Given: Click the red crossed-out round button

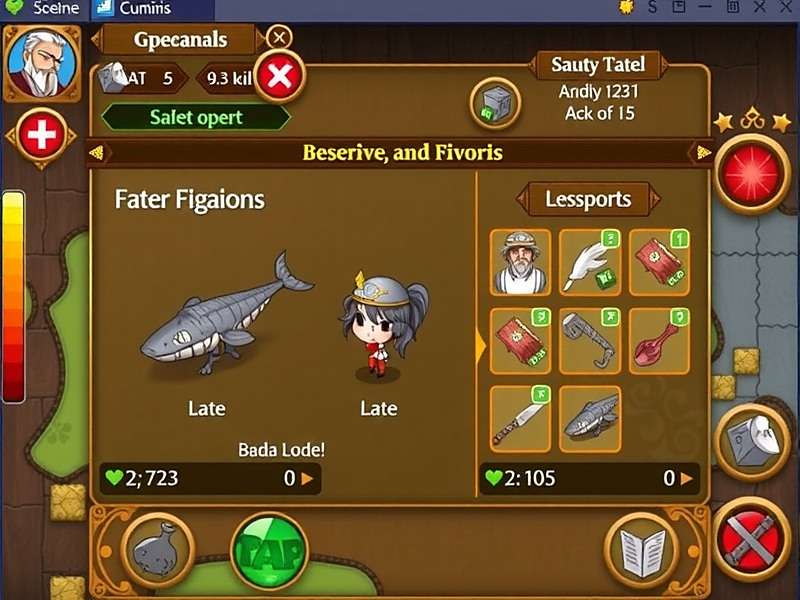Looking at the screenshot, I should (752, 540).
